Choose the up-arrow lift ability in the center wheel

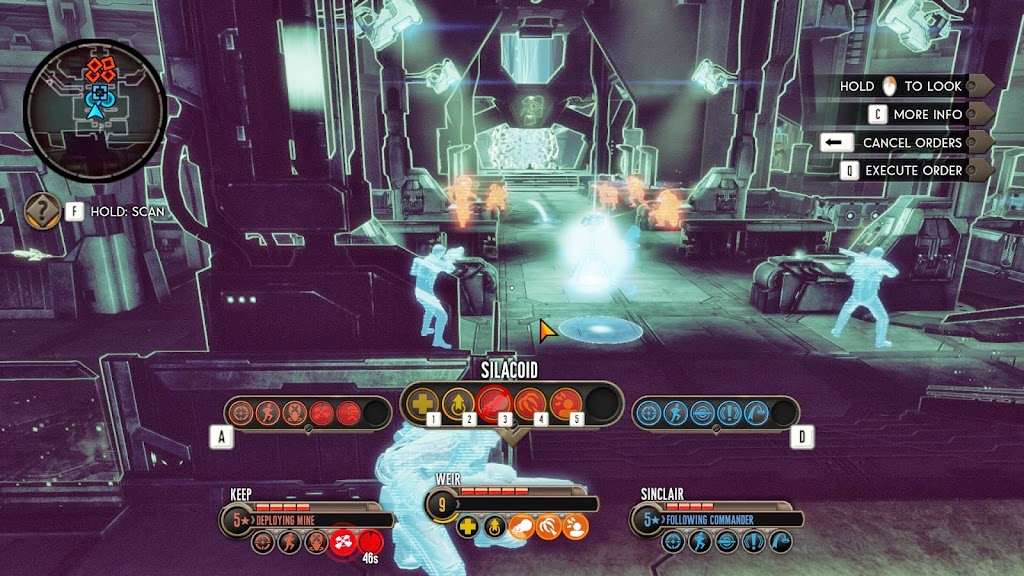pos(457,403)
